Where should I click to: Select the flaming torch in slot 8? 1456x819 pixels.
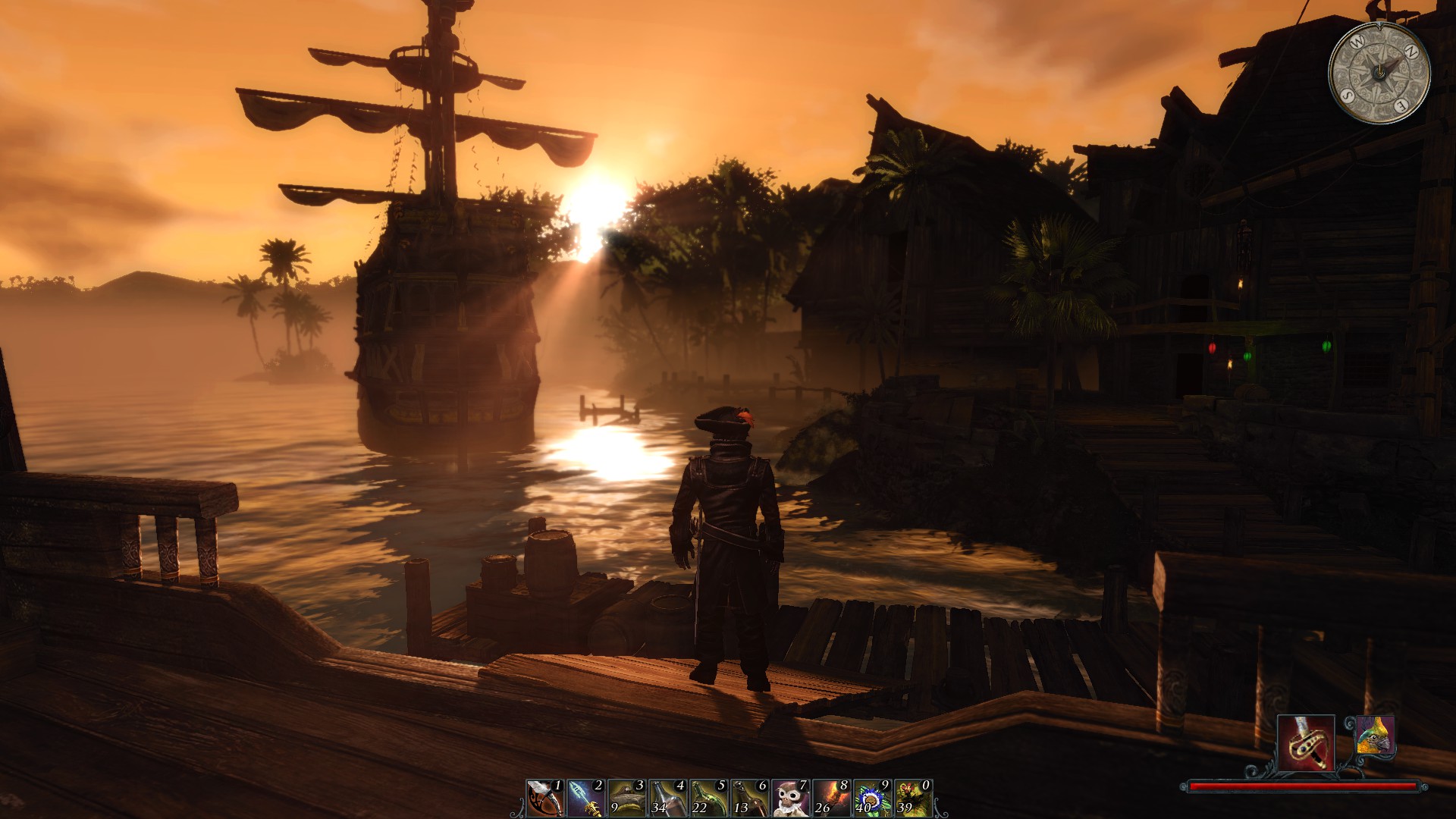832,798
